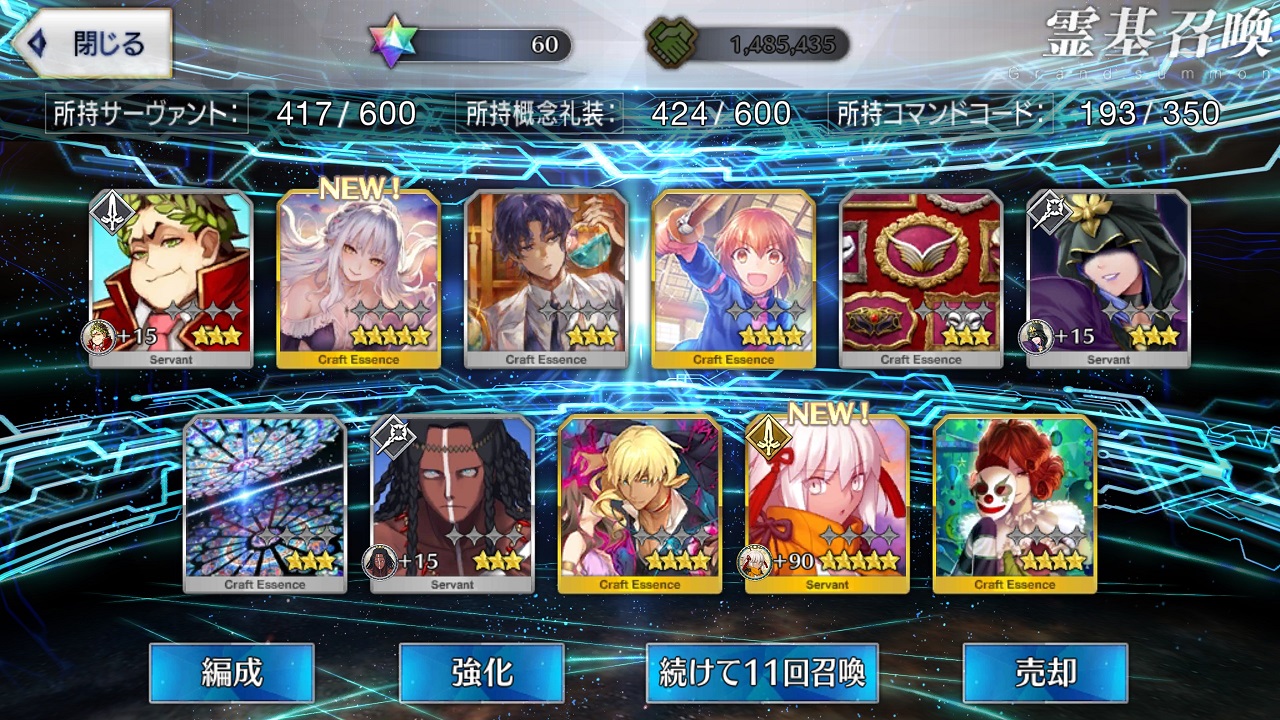View the NEW five-star white-haired Servant card

coord(827,503)
